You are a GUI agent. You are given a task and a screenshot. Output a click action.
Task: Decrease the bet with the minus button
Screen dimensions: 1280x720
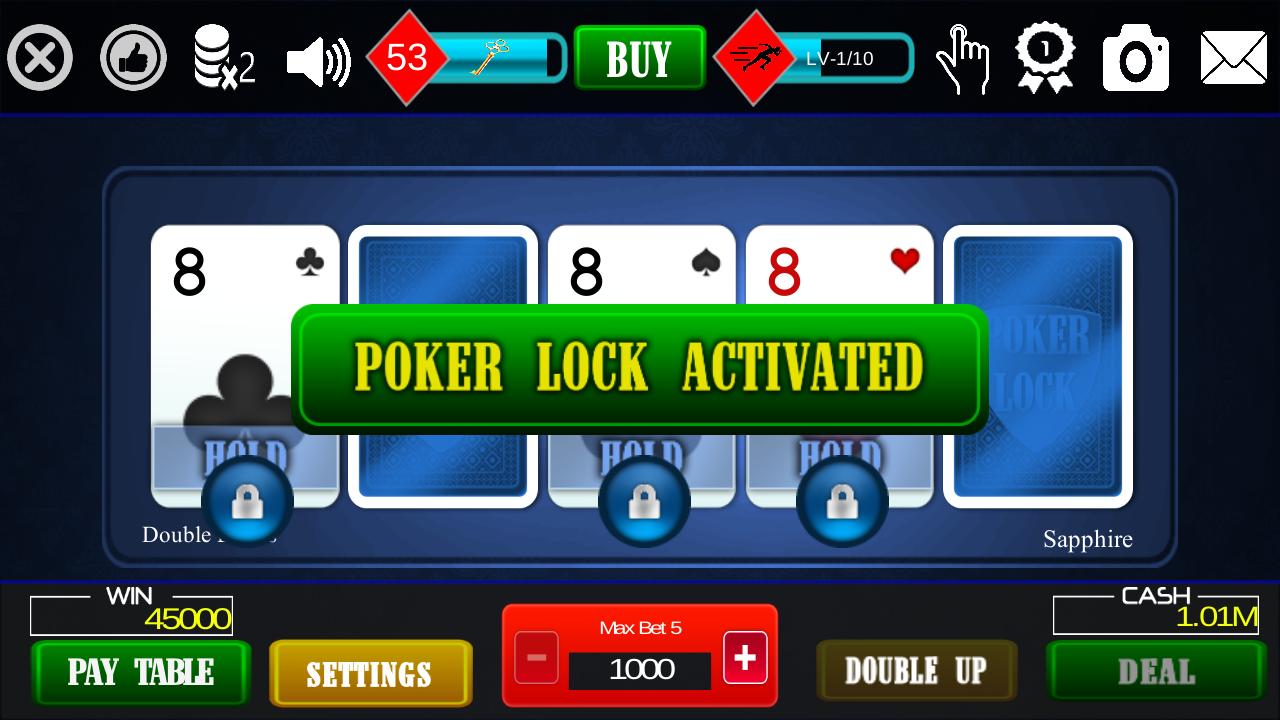click(x=536, y=655)
